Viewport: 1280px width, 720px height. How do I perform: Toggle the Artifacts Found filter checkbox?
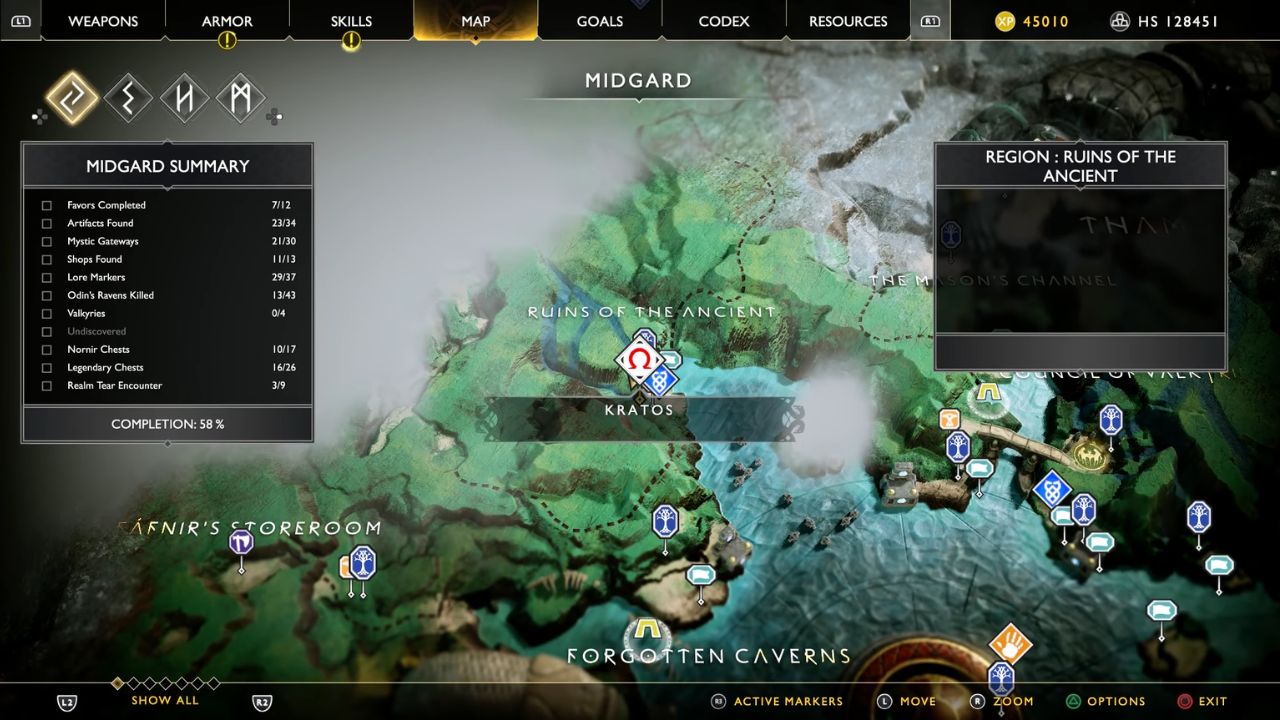[47, 224]
